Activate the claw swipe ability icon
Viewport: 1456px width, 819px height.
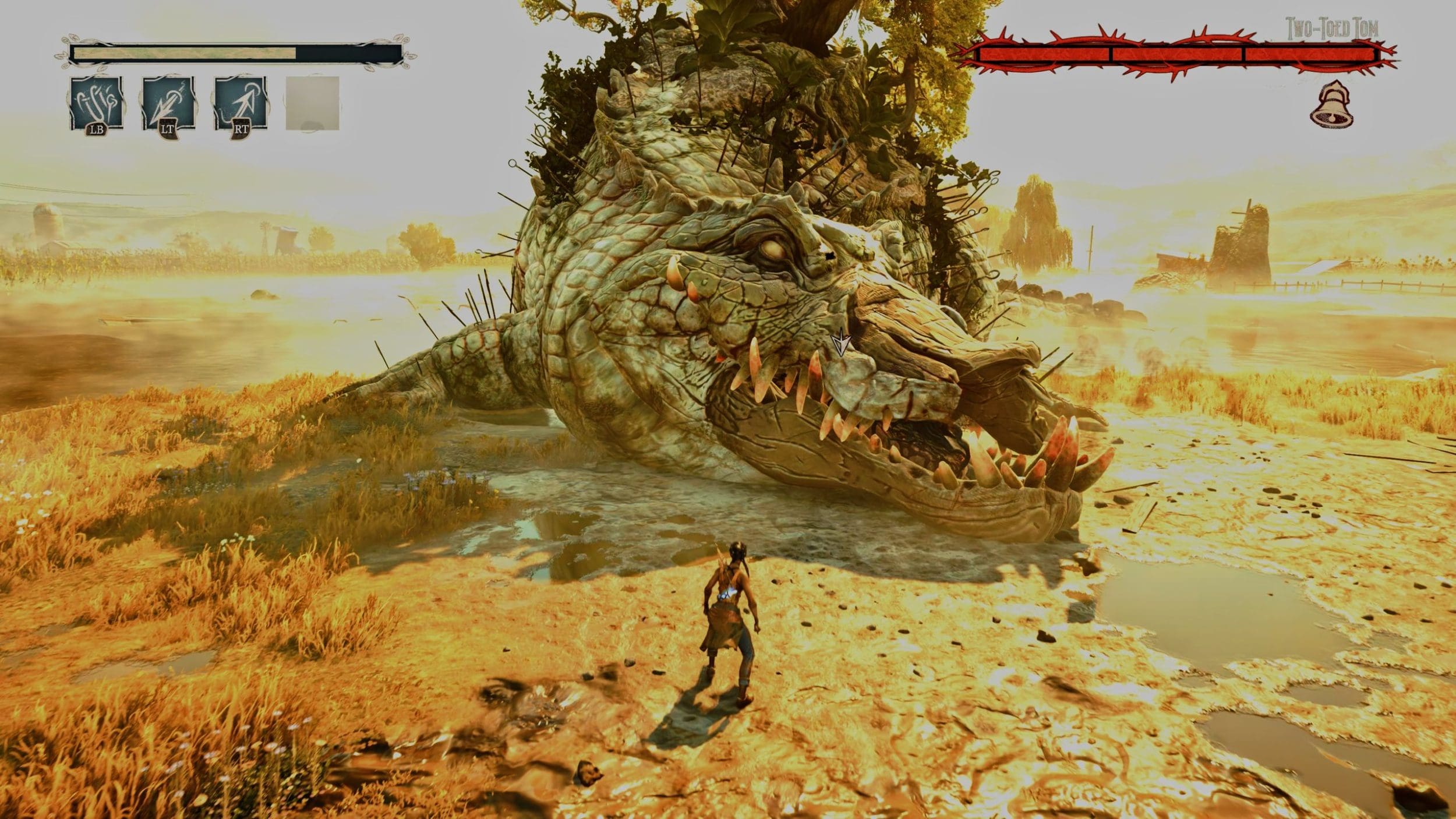coord(97,104)
